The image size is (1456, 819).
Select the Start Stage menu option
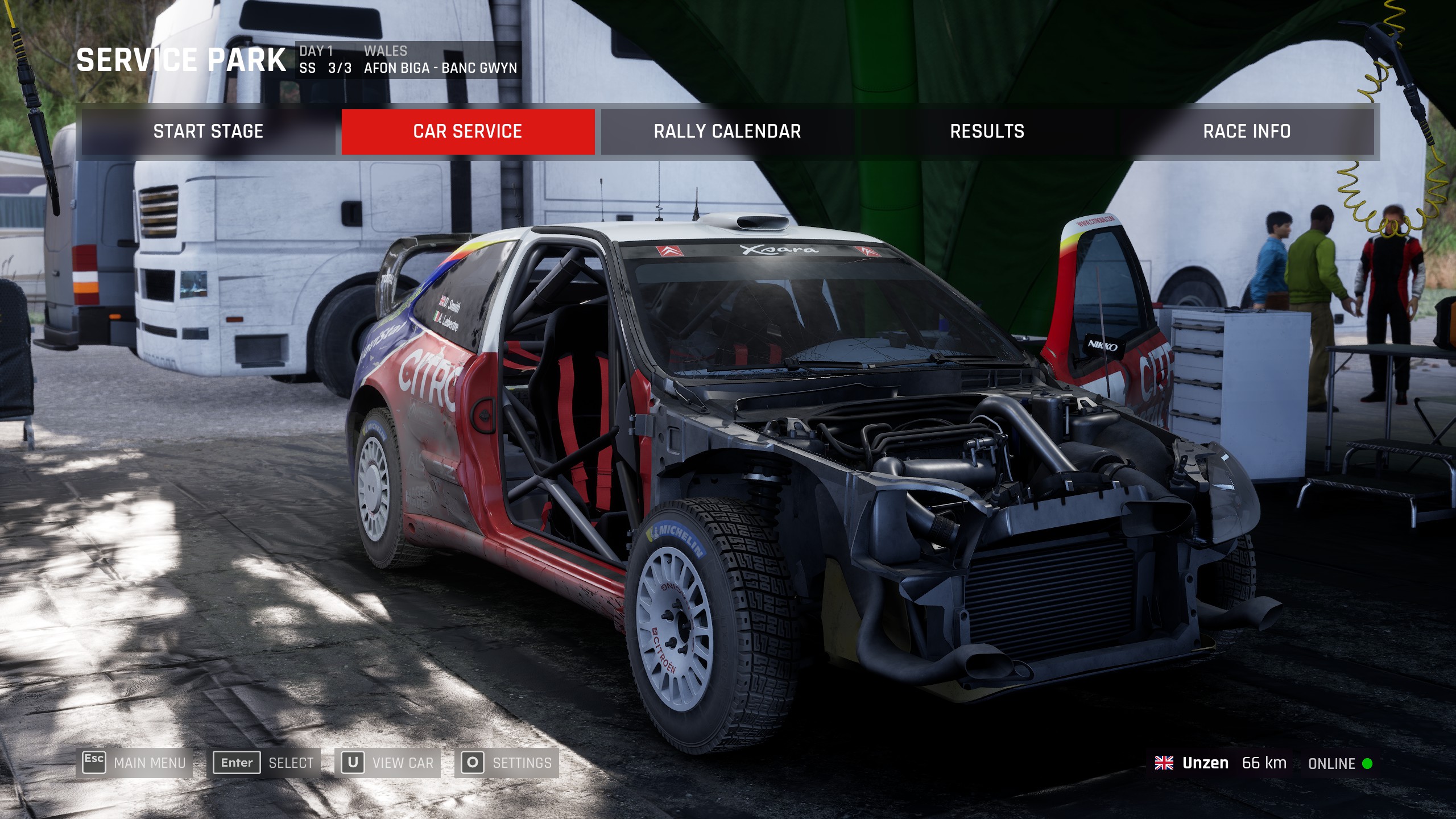(x=208, y=131)
